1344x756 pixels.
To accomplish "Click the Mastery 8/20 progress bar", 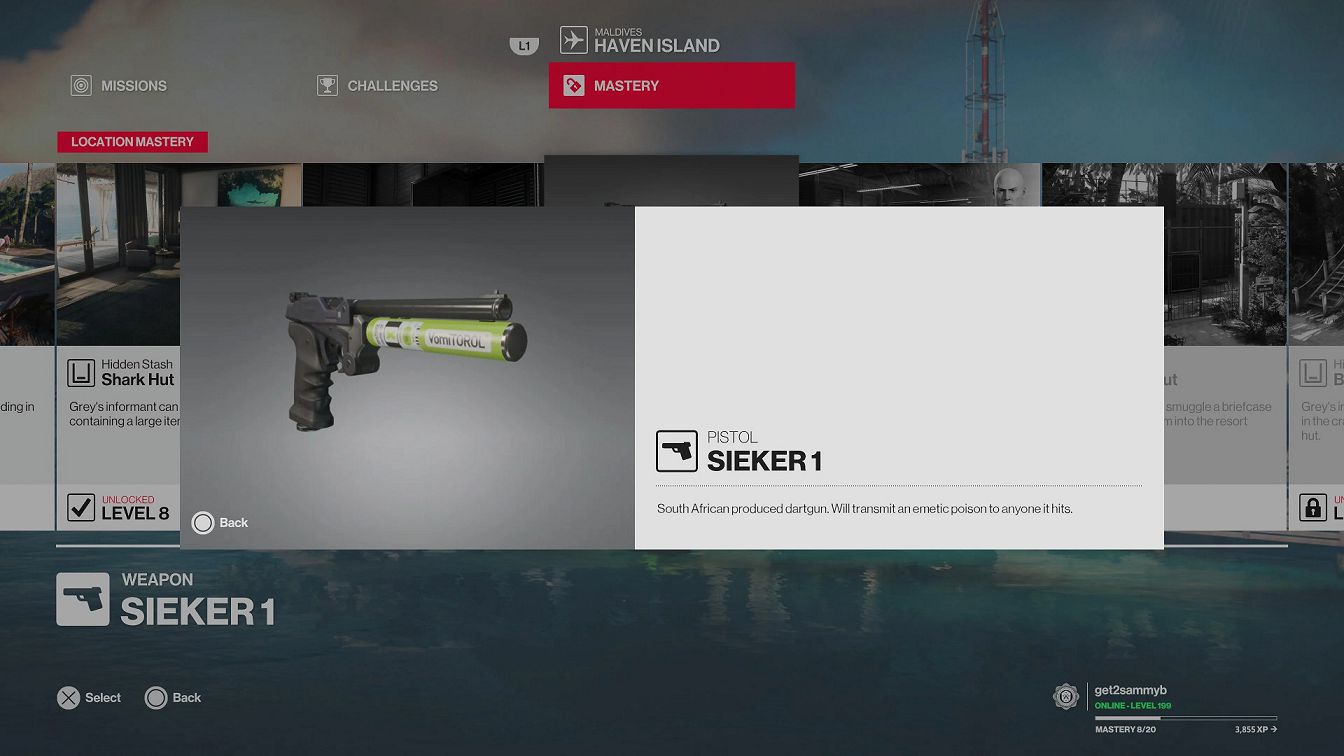I will pos(1185,718).
